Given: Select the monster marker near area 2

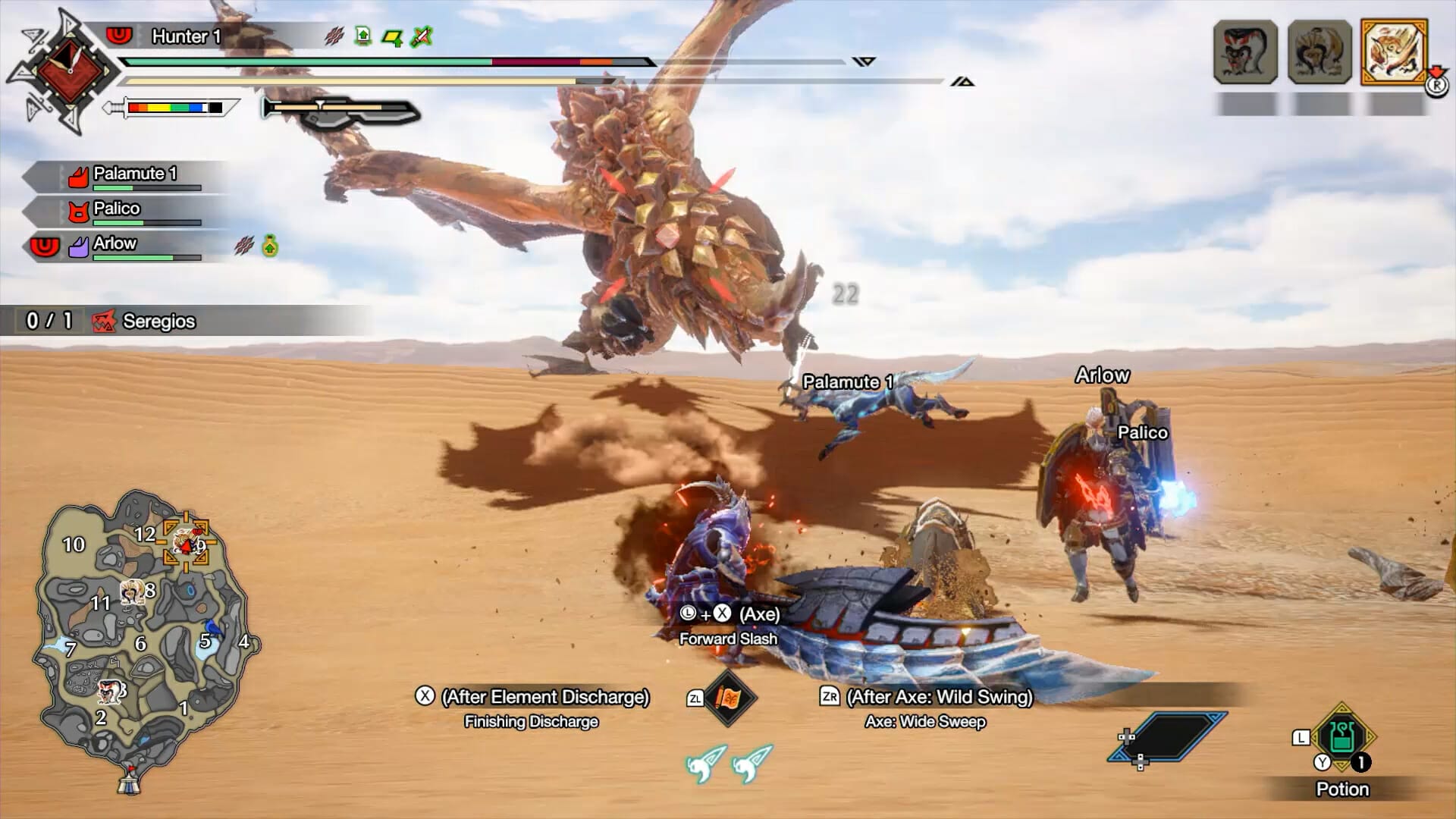Looking at the screenshot, I should (110, 690).
